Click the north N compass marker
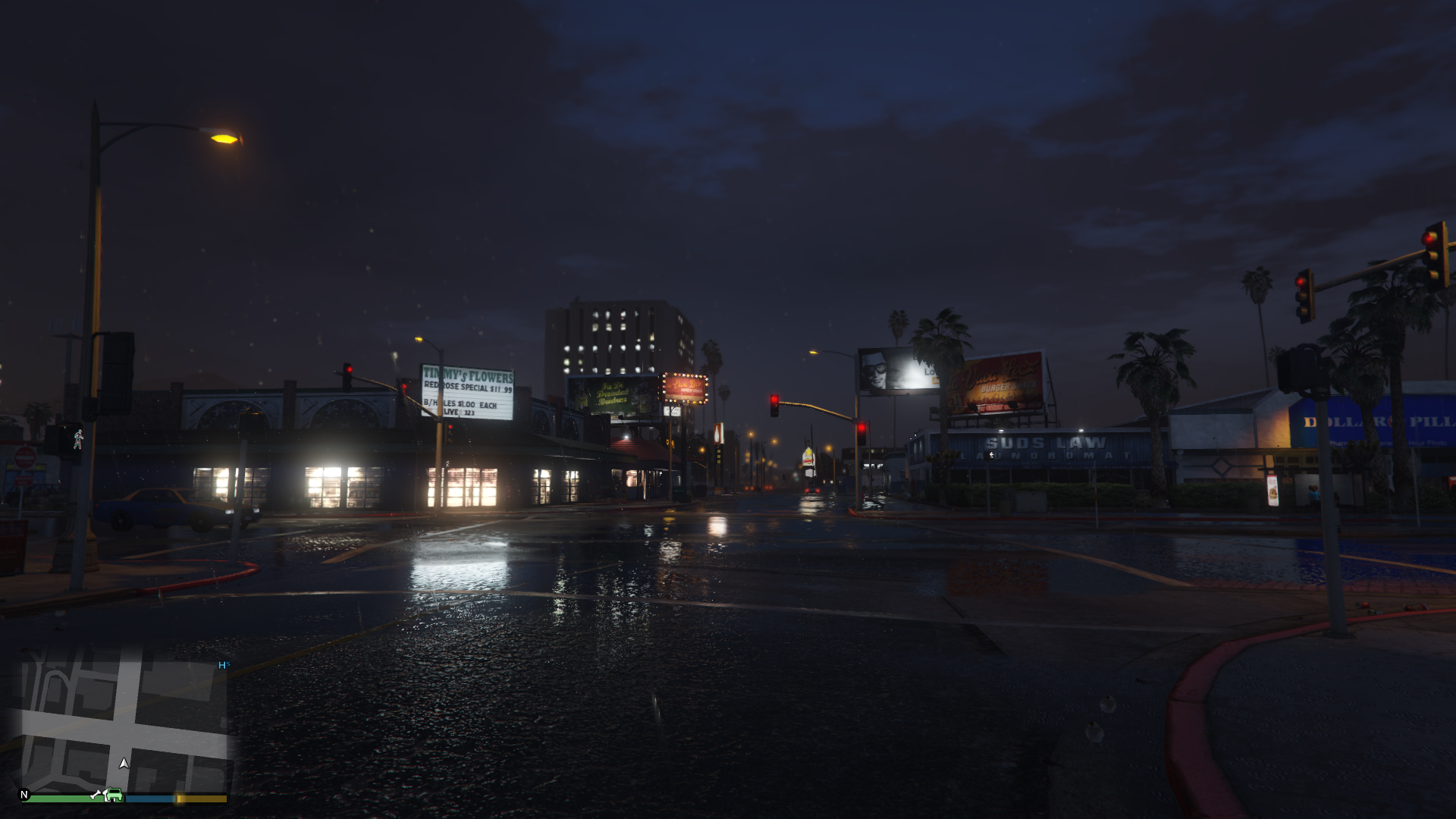1456x819 pixels. pyautogui.click(x=24, y=795)
